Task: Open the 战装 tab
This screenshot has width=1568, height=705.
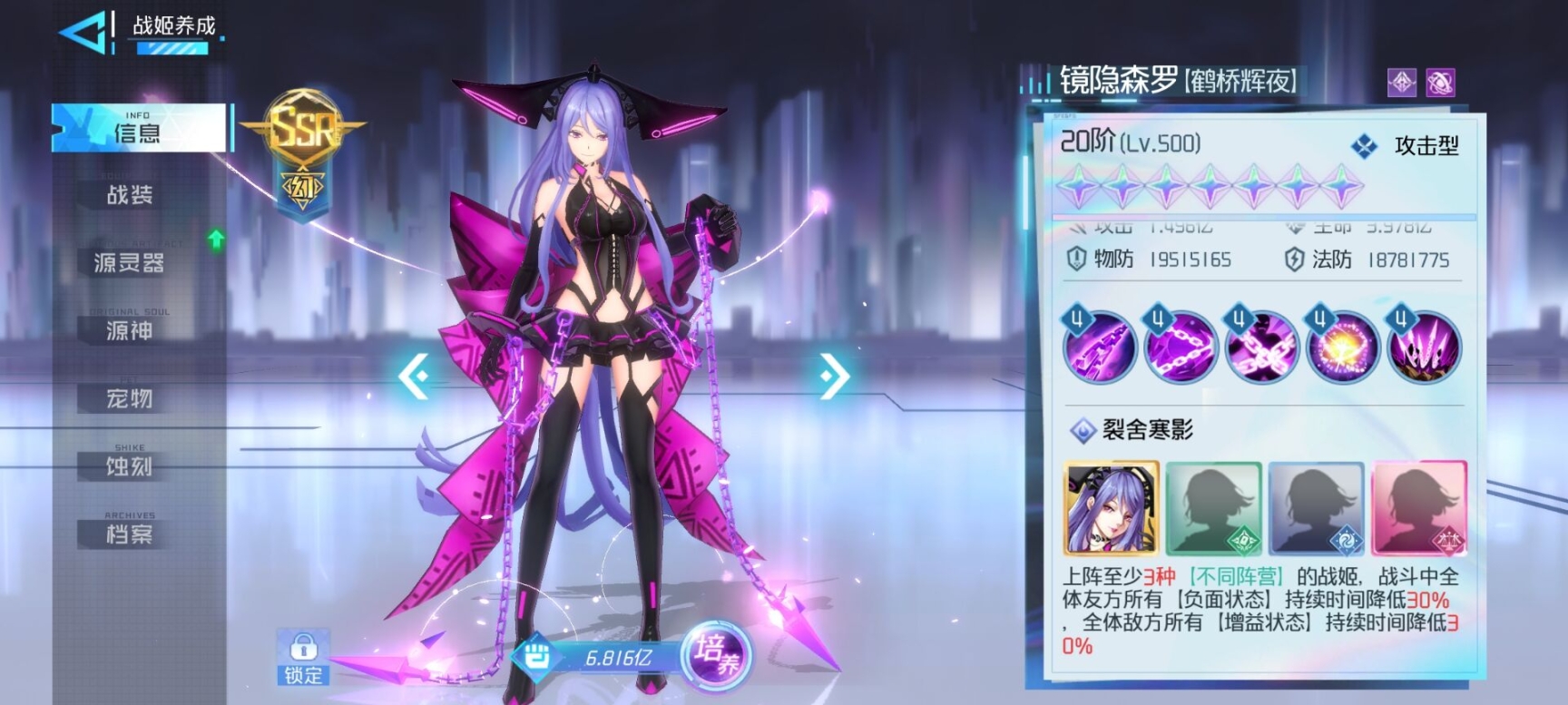Action: (130, 194)
